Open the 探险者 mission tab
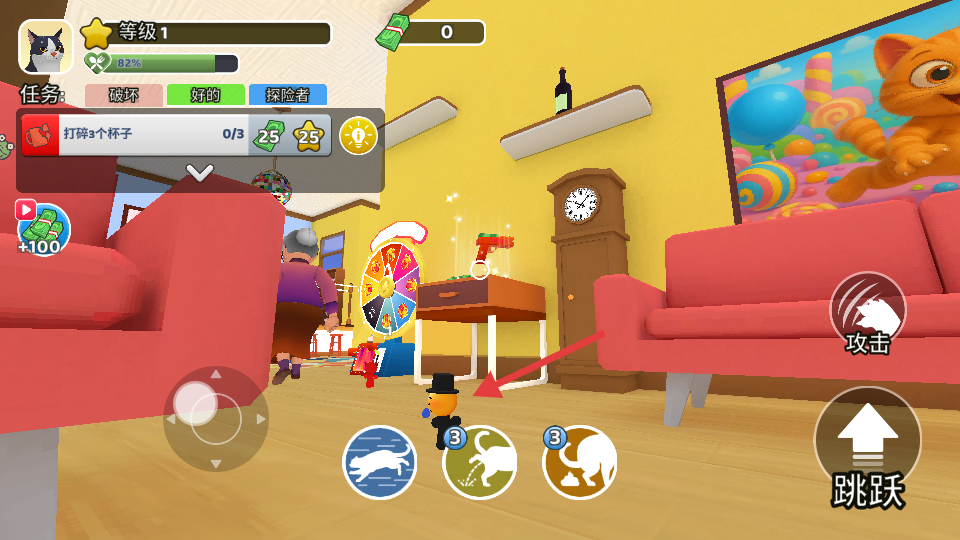 click(x=287, y=95)
